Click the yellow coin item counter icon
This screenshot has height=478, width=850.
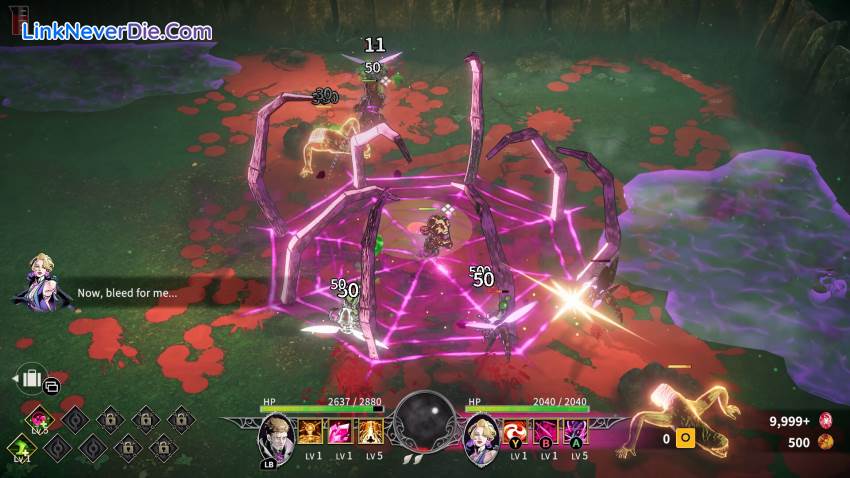pyautogui.click(x=686, y=438)
